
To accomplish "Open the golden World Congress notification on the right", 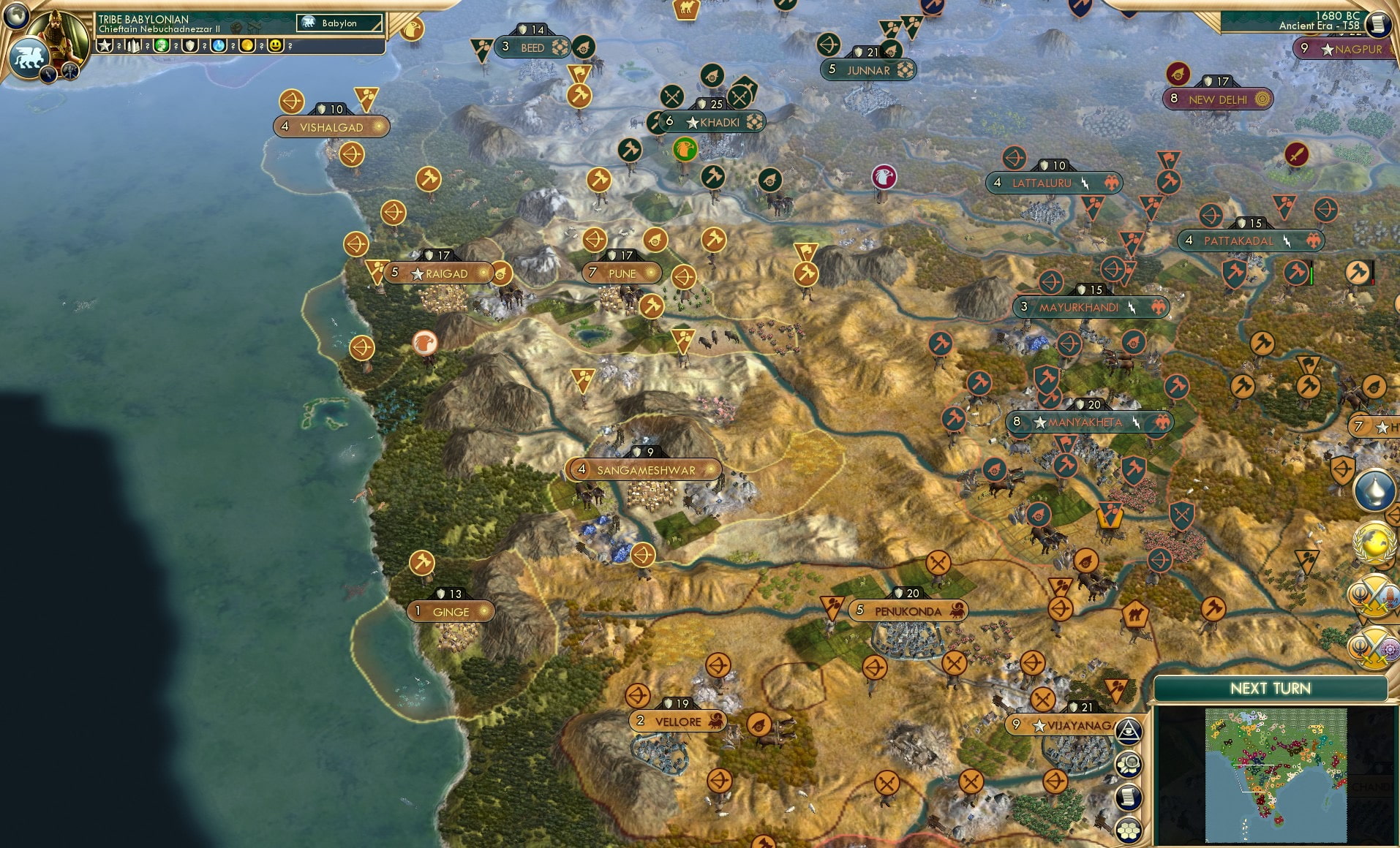I will tap(1373, 542).
